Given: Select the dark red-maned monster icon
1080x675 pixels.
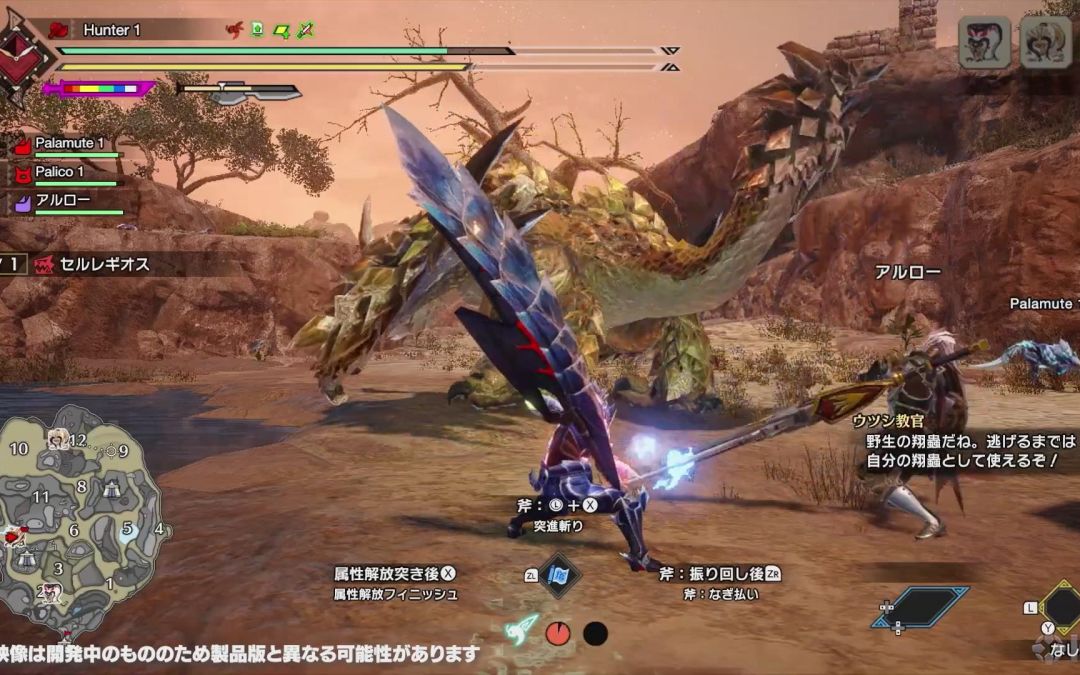Looking at the screenshot, I should click(x=984, y=43).
